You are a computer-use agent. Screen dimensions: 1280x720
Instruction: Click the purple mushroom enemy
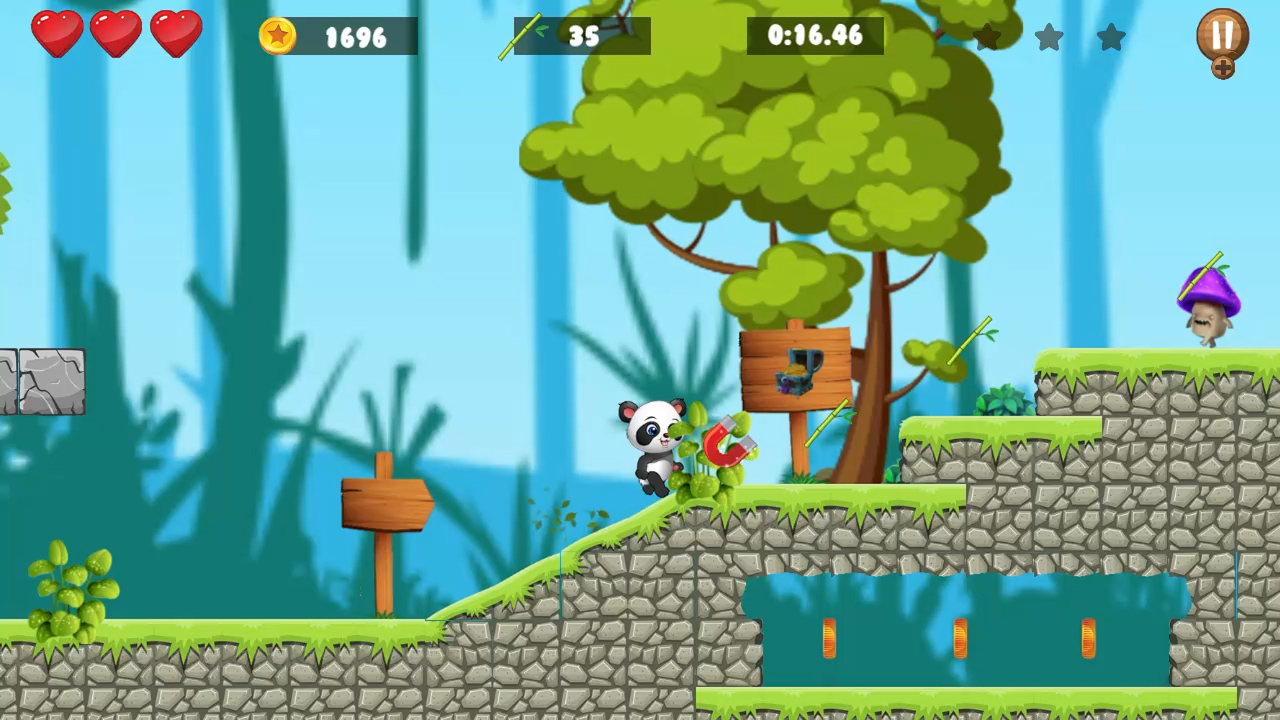pyautogui.click(x=1208, y=300)
